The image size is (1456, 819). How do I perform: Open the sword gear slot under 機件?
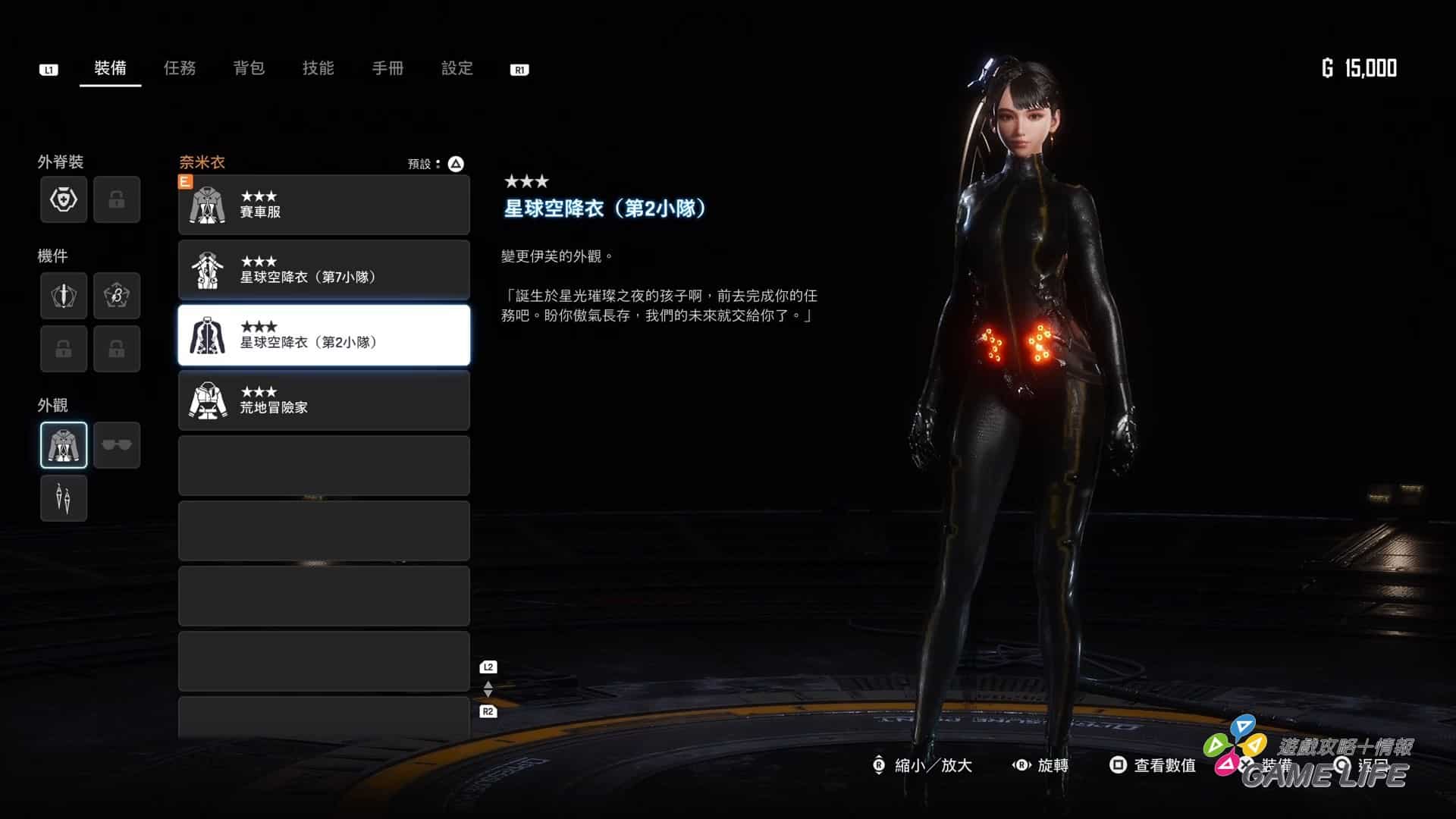pos(64,295)
